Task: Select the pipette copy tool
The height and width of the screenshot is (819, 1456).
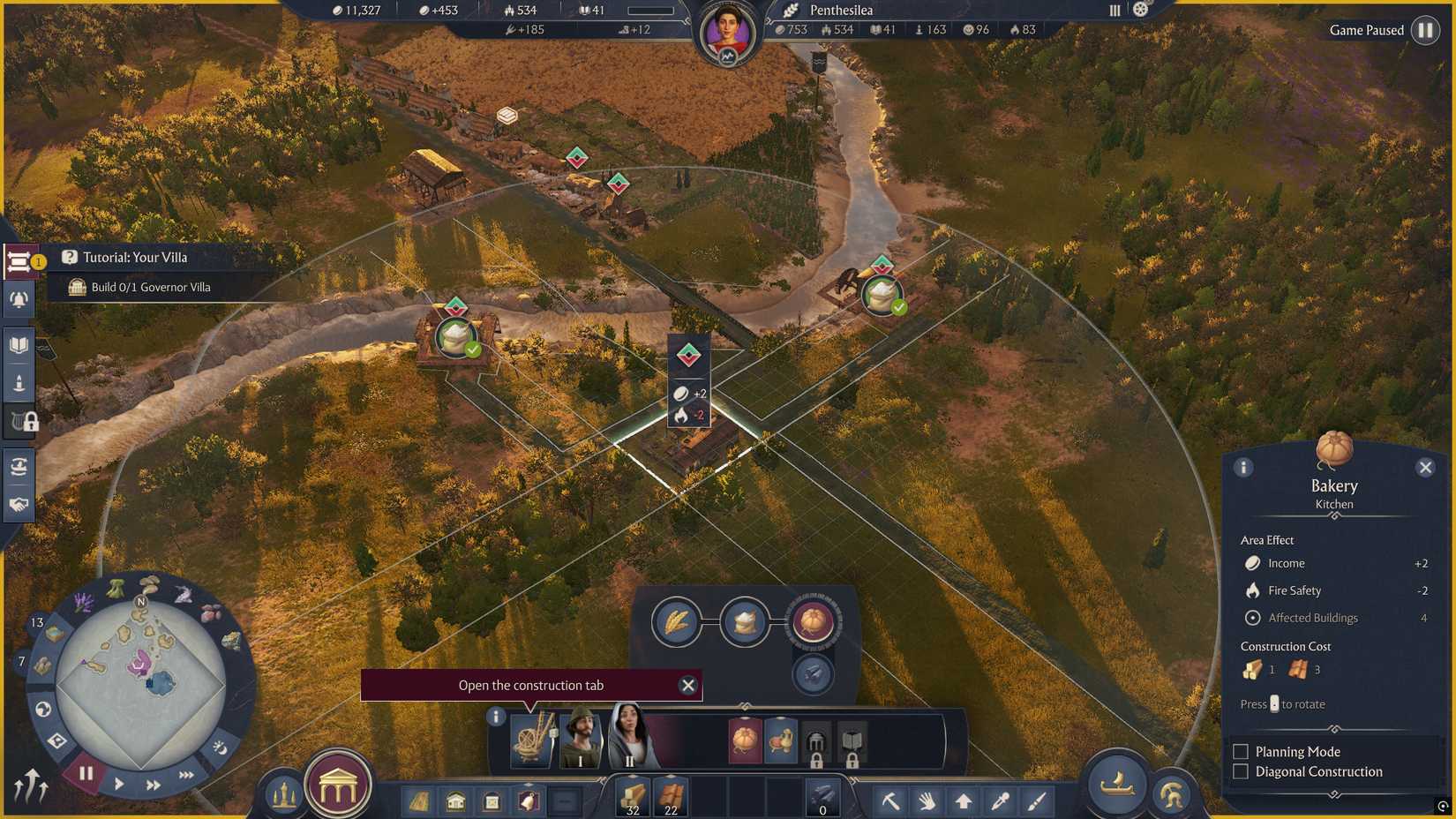Action: pos(1000,803)
